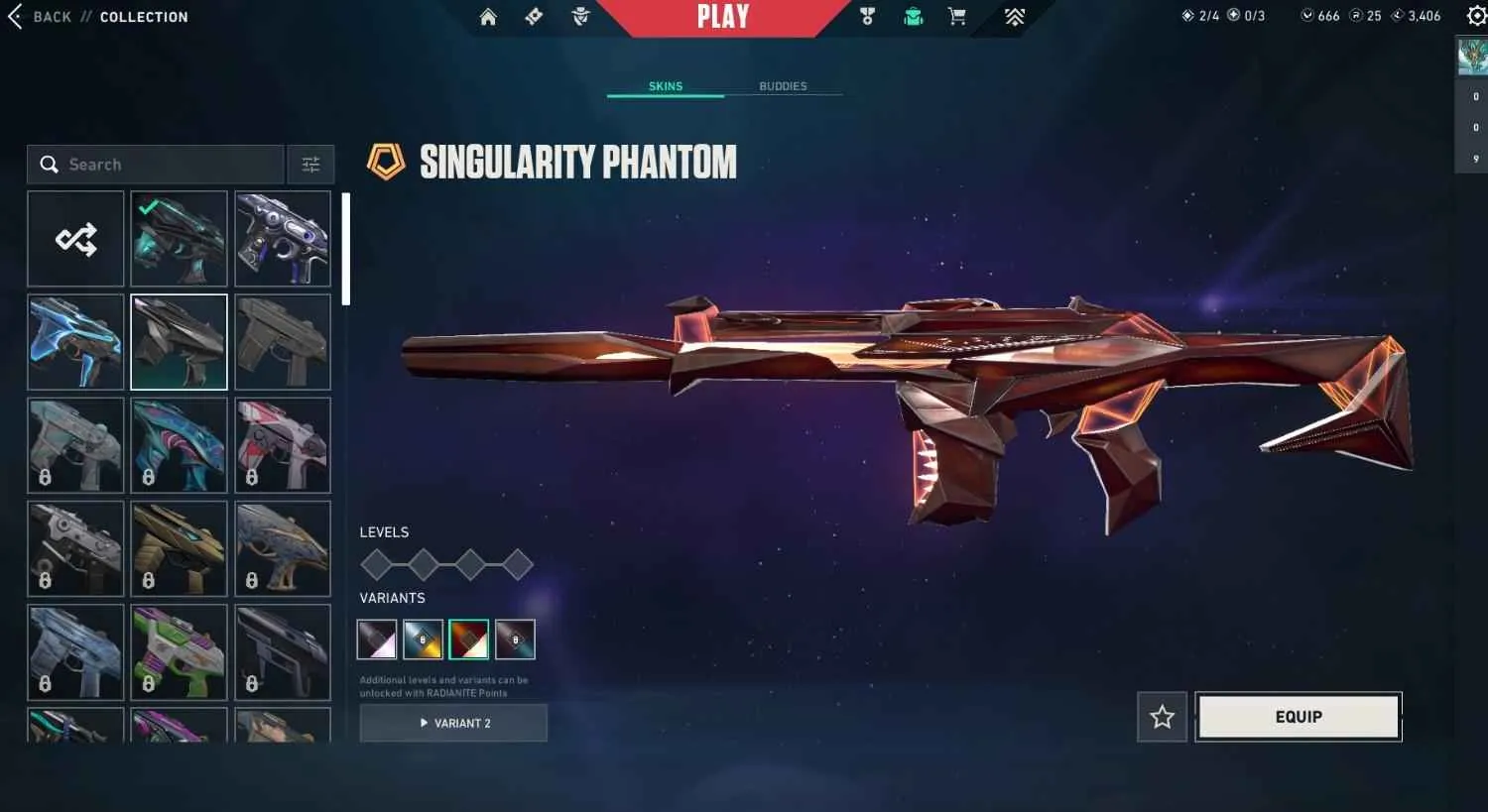
Task: Select the fourth Variant swatch
Action: tap(515, 639)
